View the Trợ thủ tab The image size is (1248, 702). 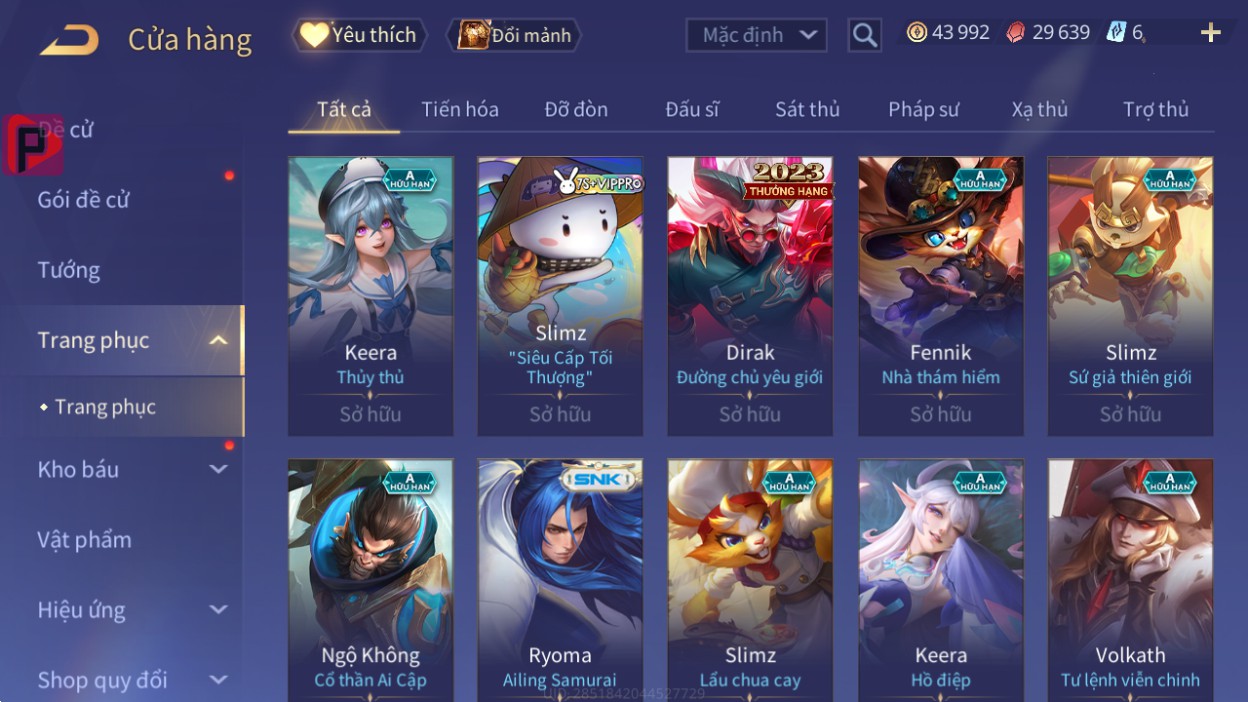[x=1155, y=109]
